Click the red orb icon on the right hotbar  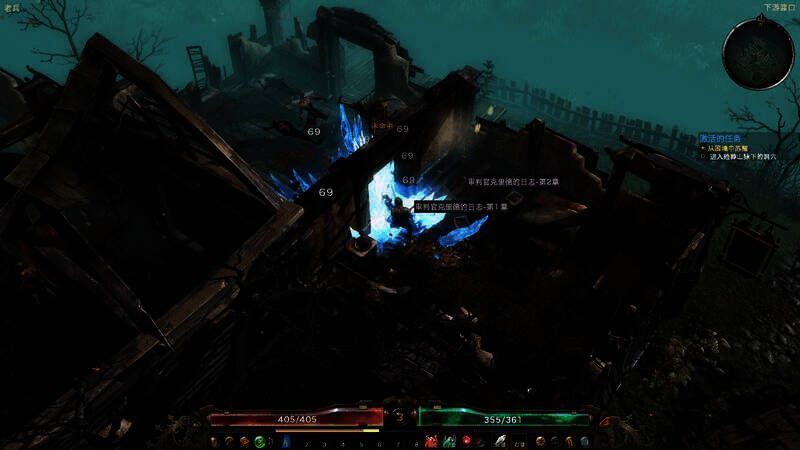(466, 441)
